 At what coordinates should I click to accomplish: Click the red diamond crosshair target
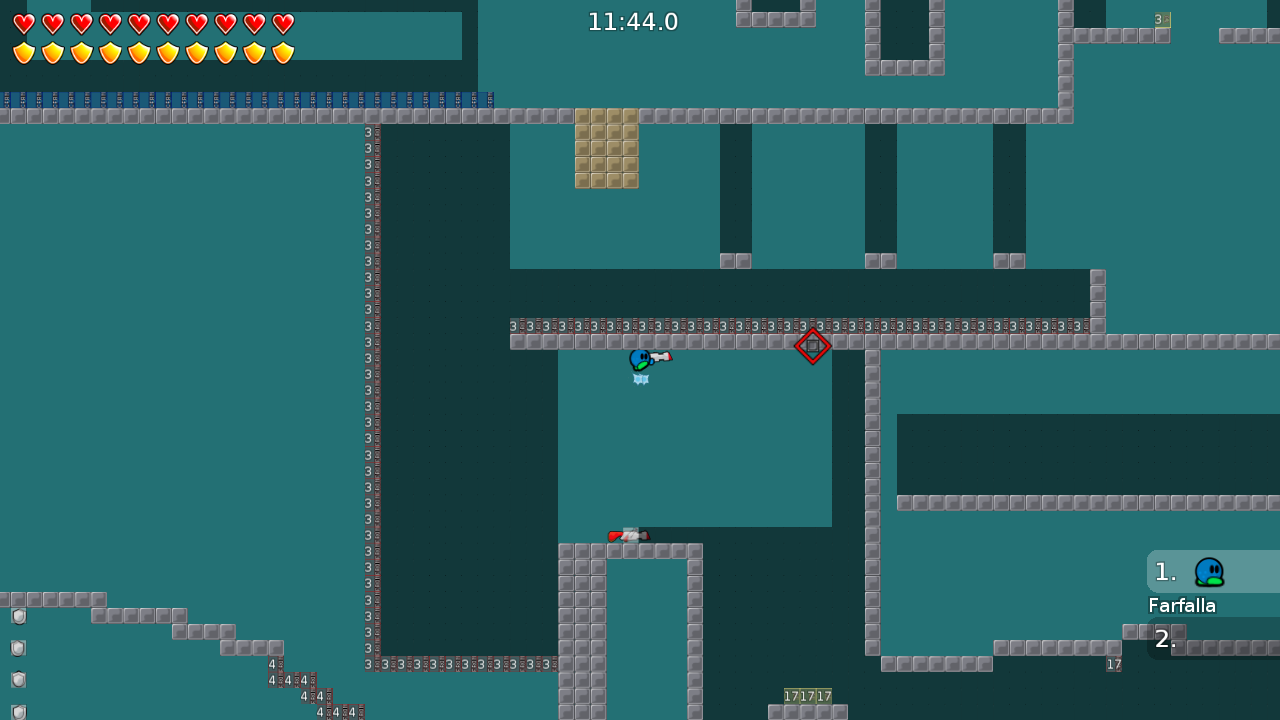(812, 347)
